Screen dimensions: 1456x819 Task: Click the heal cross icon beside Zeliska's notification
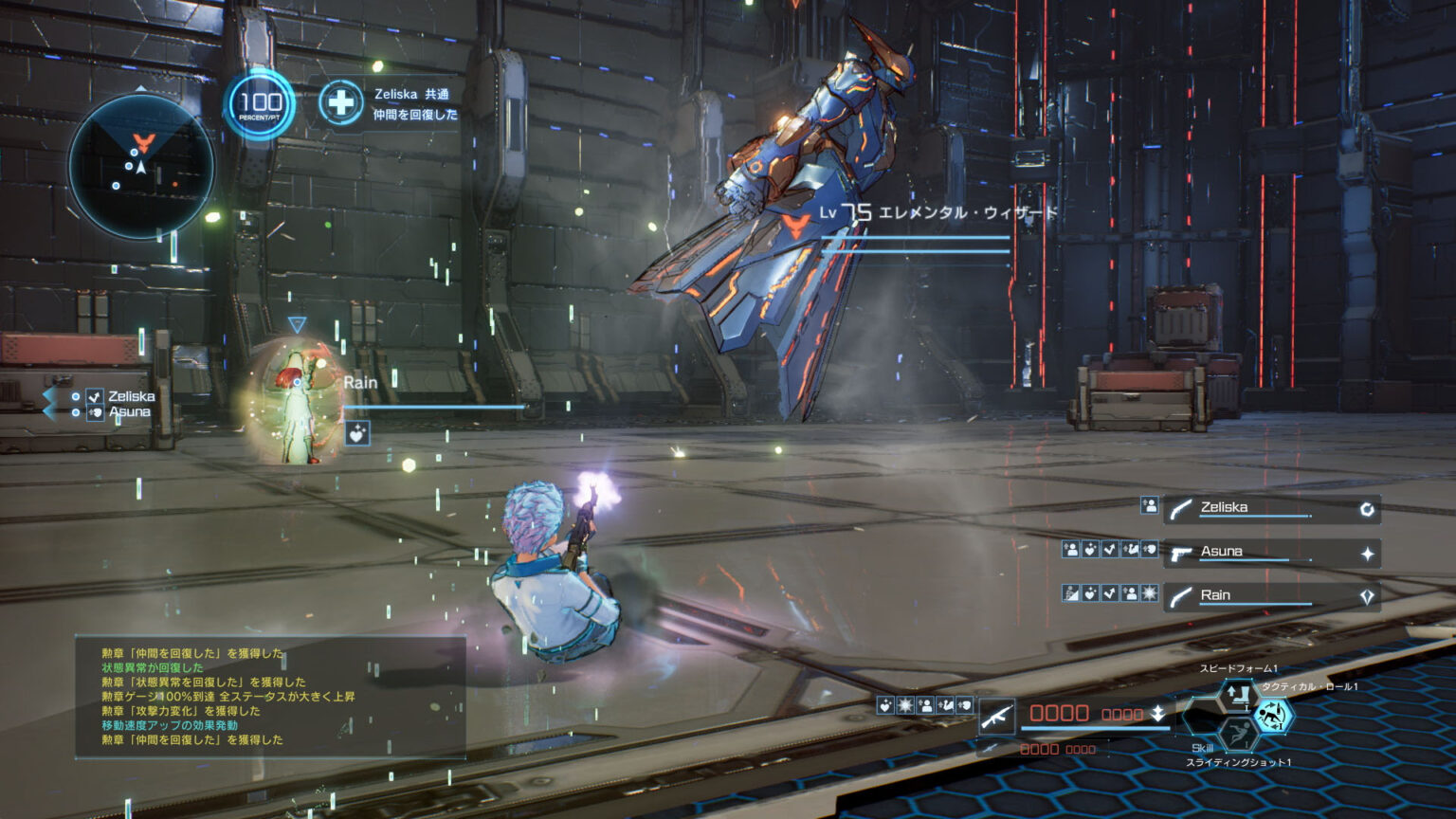click(x=340, y=102)
